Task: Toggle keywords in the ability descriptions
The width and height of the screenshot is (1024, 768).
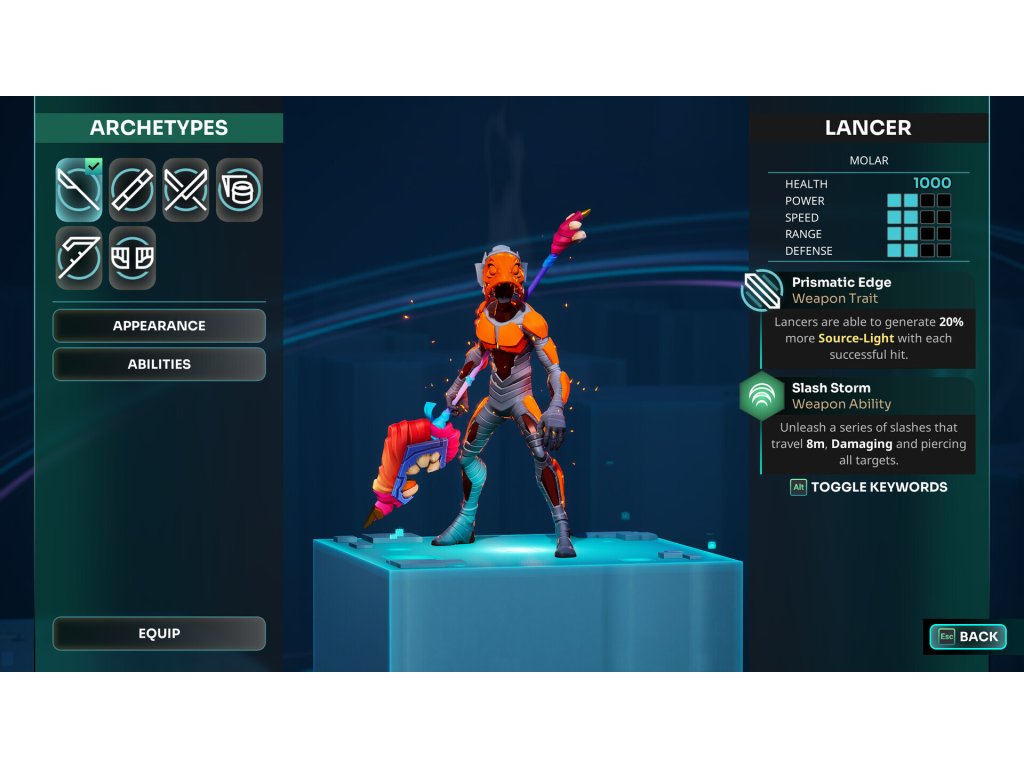Action: click(869, 487)
